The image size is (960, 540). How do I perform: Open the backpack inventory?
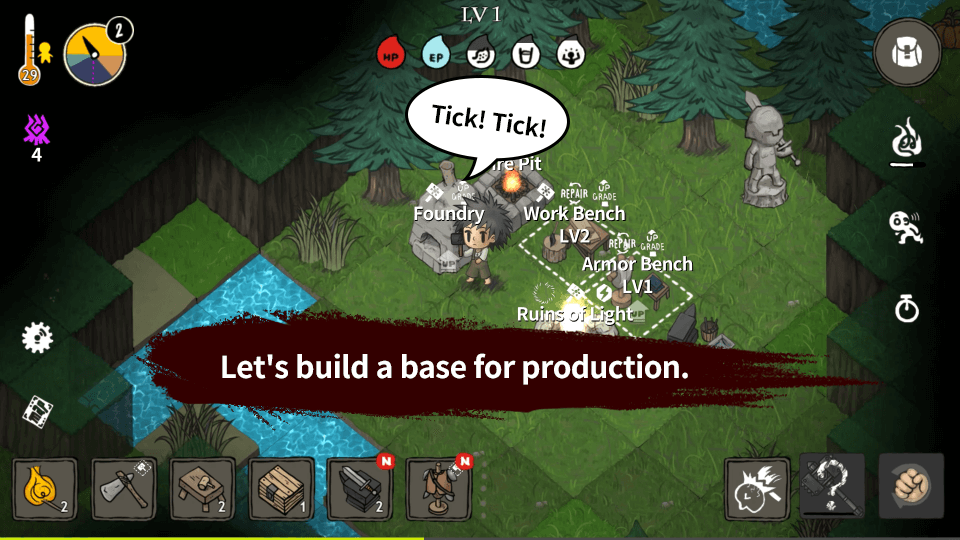[x=907, y=52]
